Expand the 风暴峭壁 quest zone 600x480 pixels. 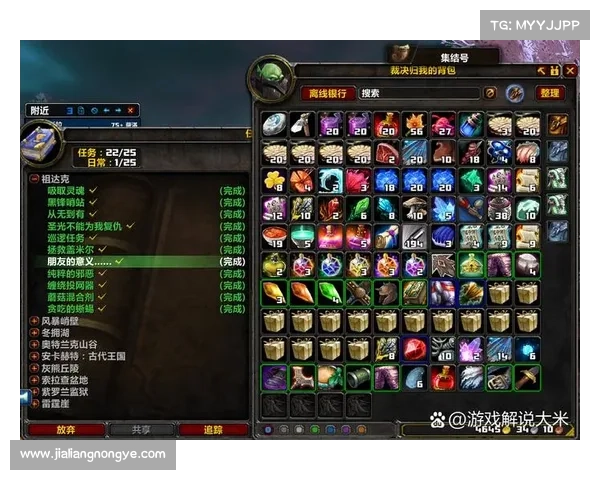click(35, 321)
